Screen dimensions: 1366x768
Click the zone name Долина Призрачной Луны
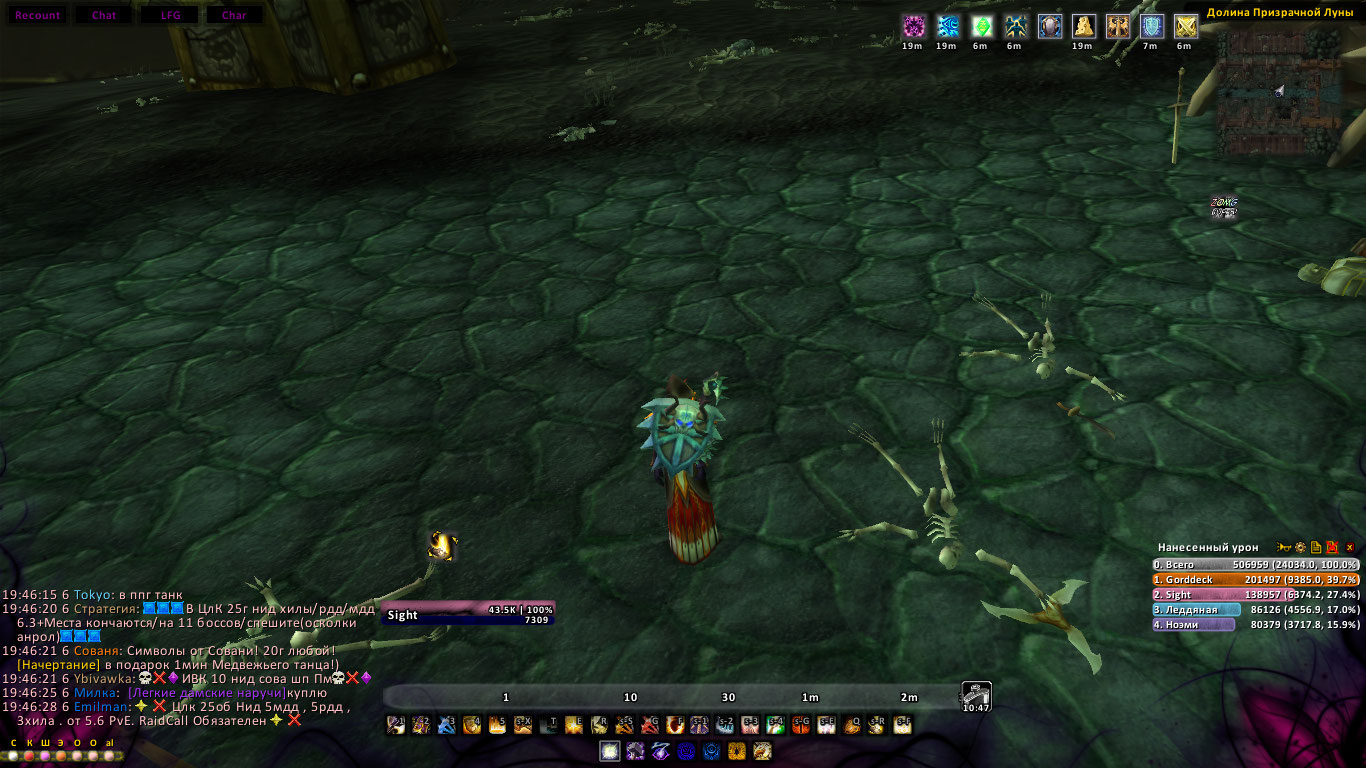pyautogui.click(x=1279, y=13)
